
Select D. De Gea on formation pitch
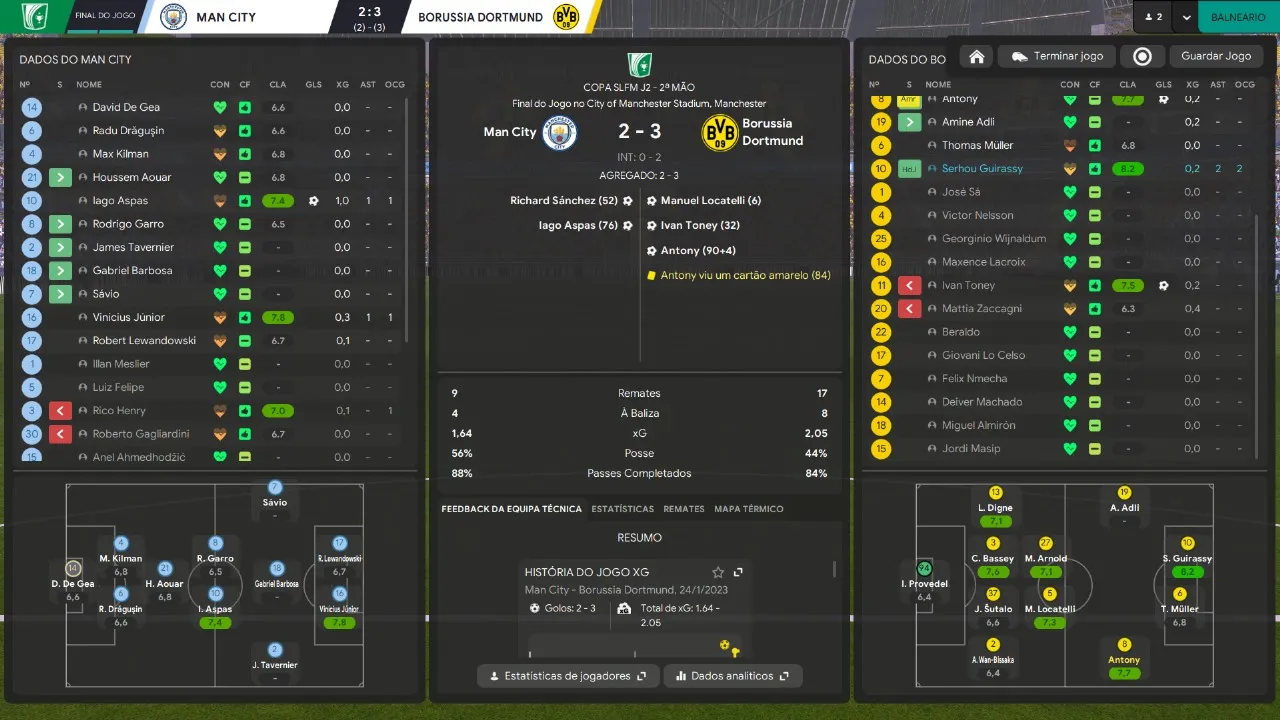point(73,583)
